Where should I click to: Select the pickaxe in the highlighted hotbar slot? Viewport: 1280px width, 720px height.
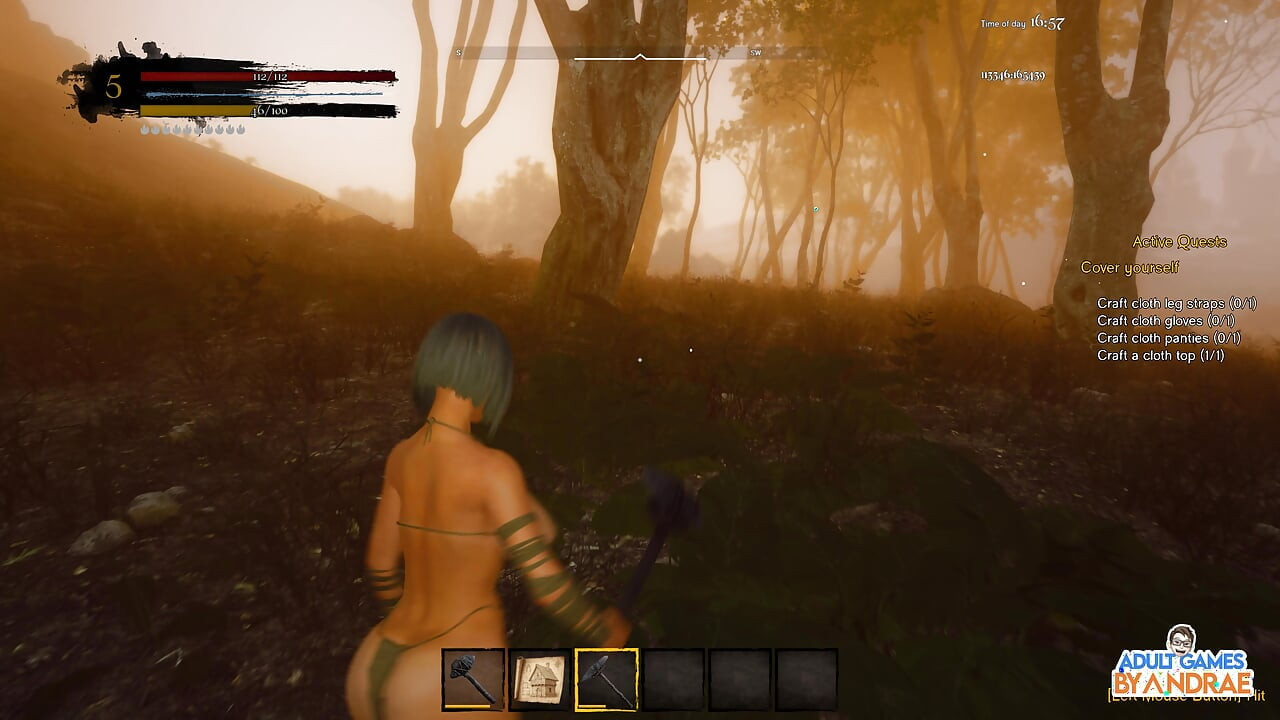tap(607, 678)
